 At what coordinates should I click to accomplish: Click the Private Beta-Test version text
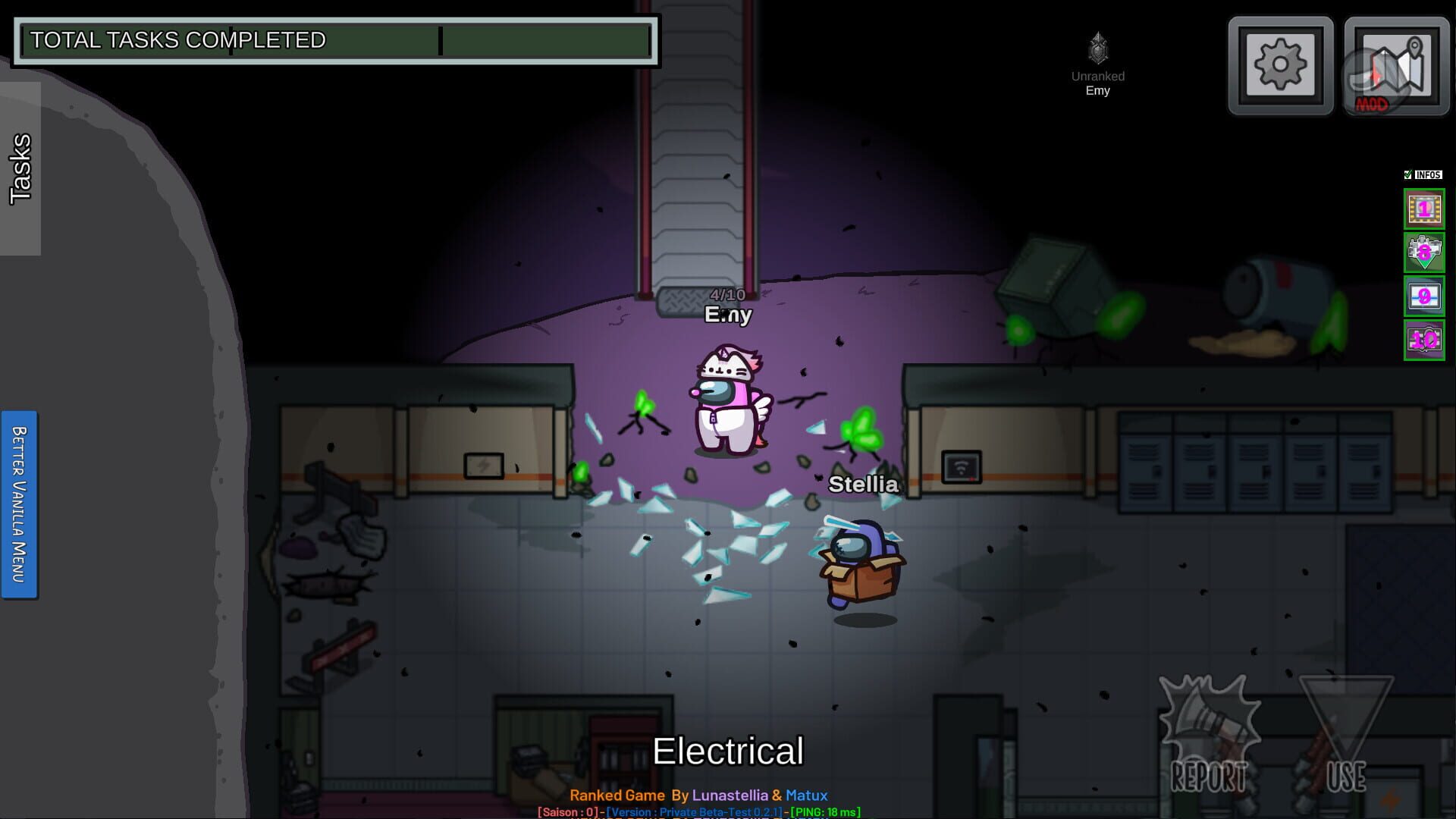tap(694, 811)
